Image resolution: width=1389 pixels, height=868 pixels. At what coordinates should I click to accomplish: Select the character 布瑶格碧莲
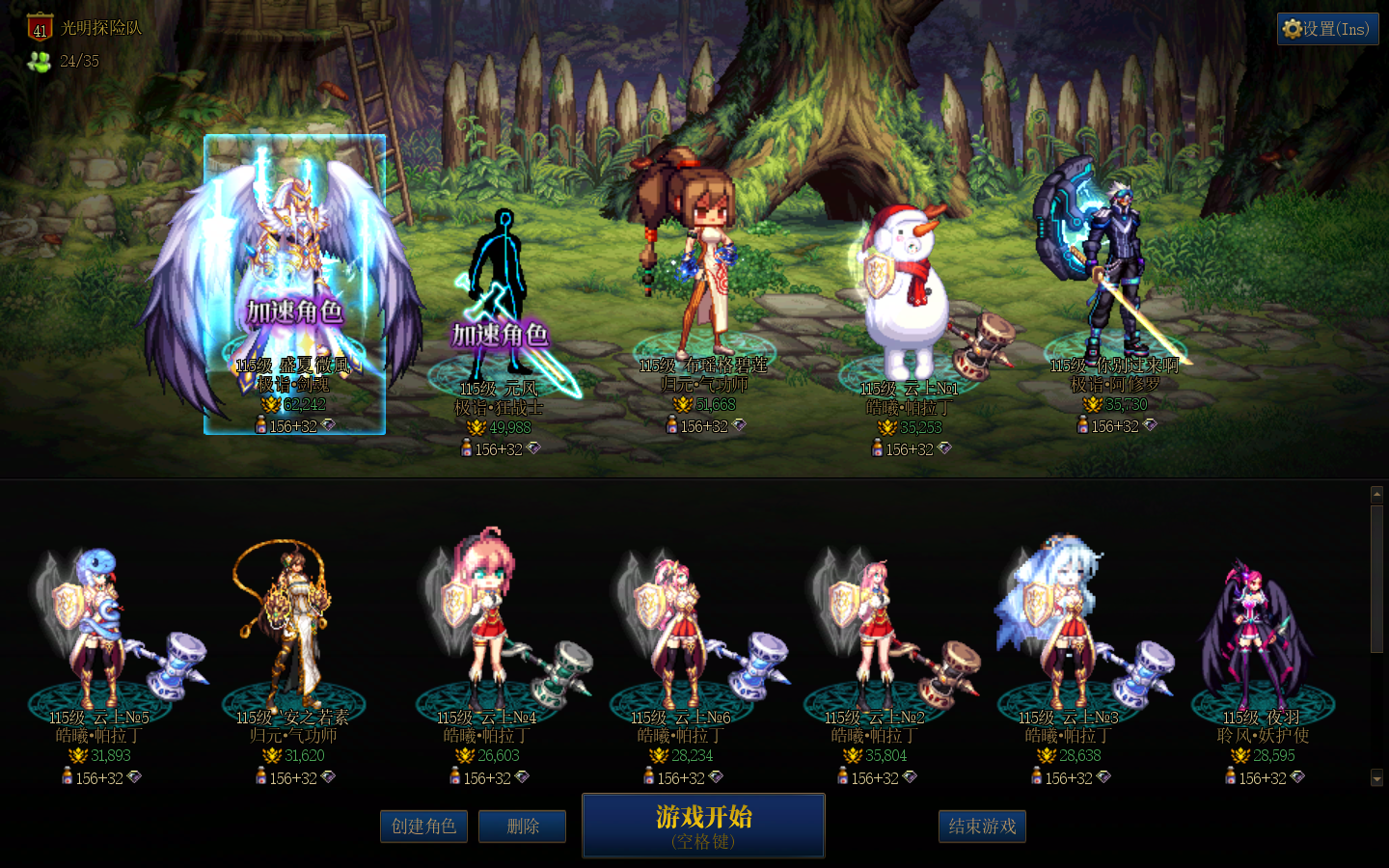702,260
